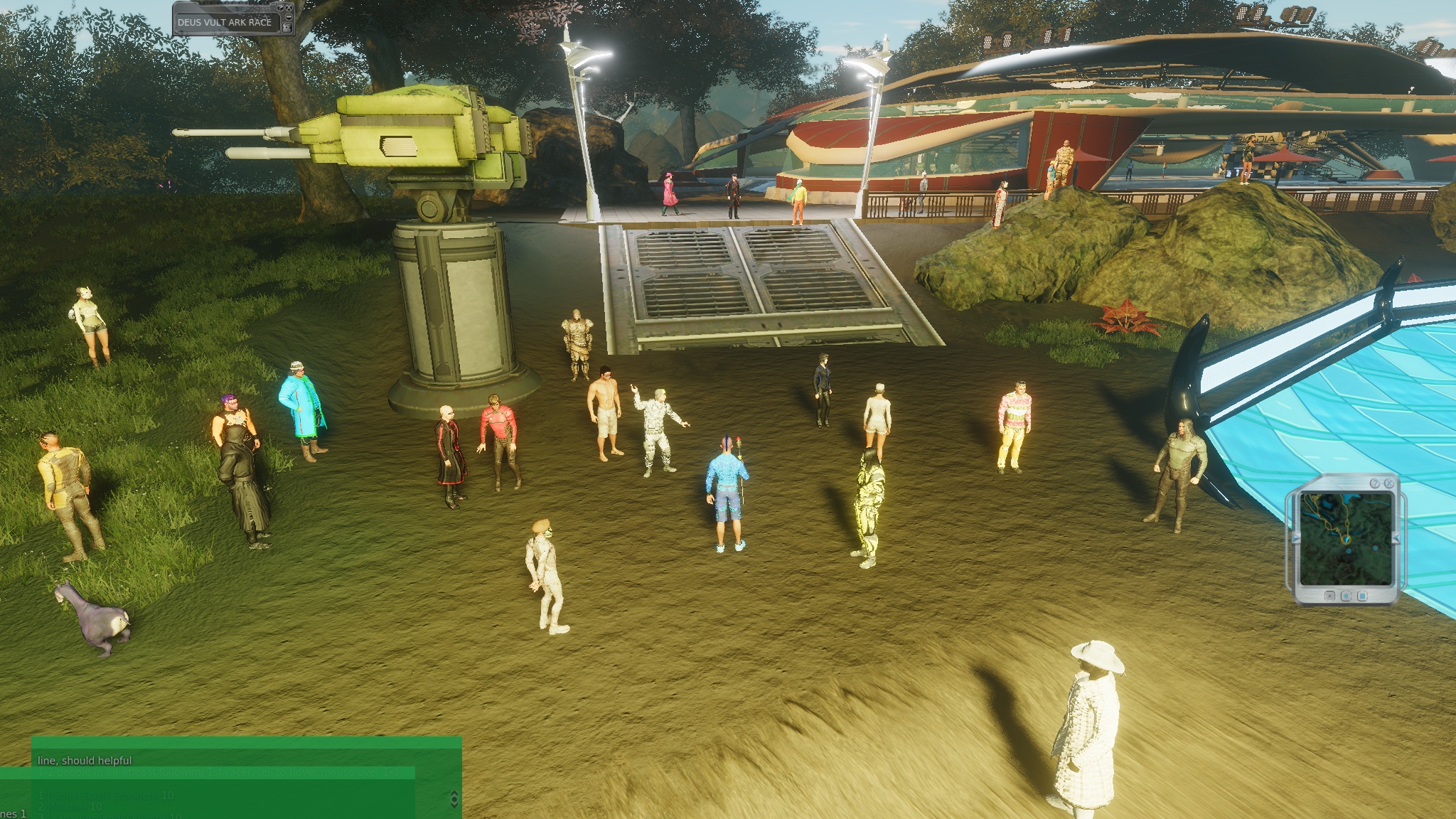The image size is (1456, 819).
Task: Click the minimap's left side arrow
Action: tap(1295, 537)
